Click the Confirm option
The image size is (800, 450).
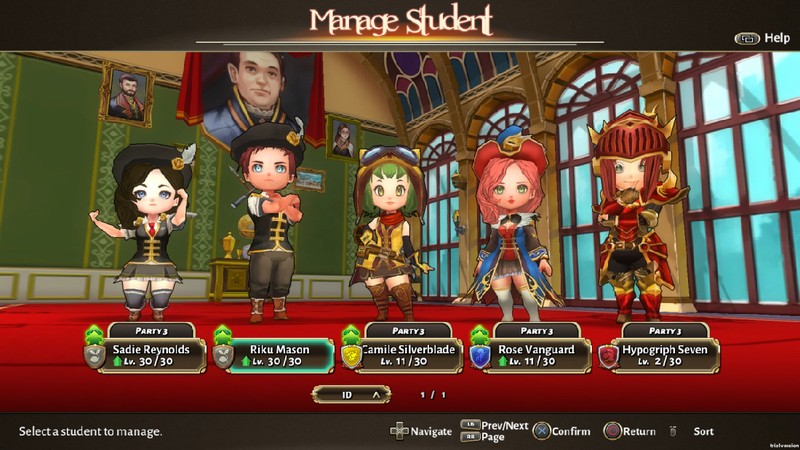pyautogui.click(x=562, y=431)
